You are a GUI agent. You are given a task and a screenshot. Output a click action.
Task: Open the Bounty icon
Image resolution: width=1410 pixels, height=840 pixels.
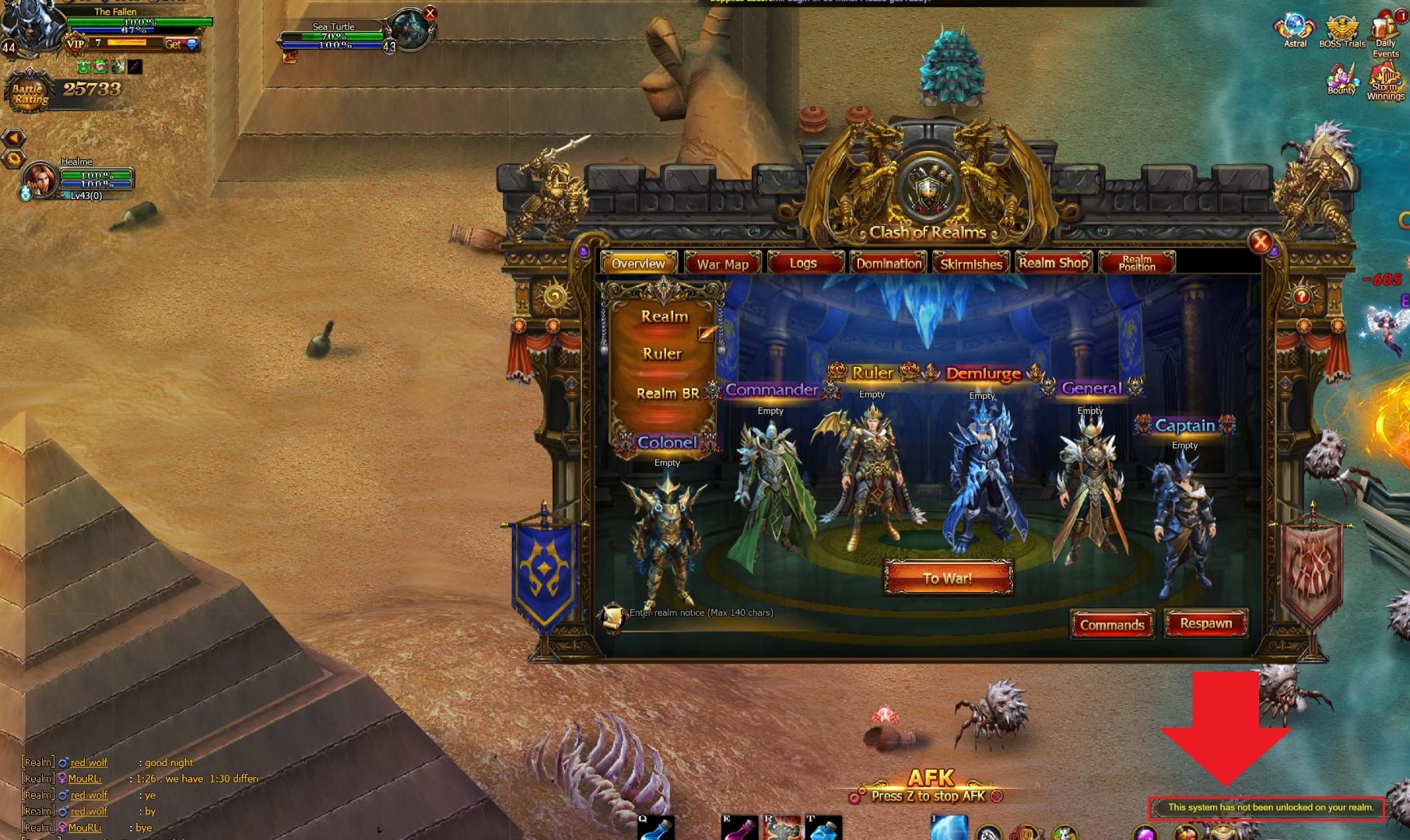pos(1342,79)
